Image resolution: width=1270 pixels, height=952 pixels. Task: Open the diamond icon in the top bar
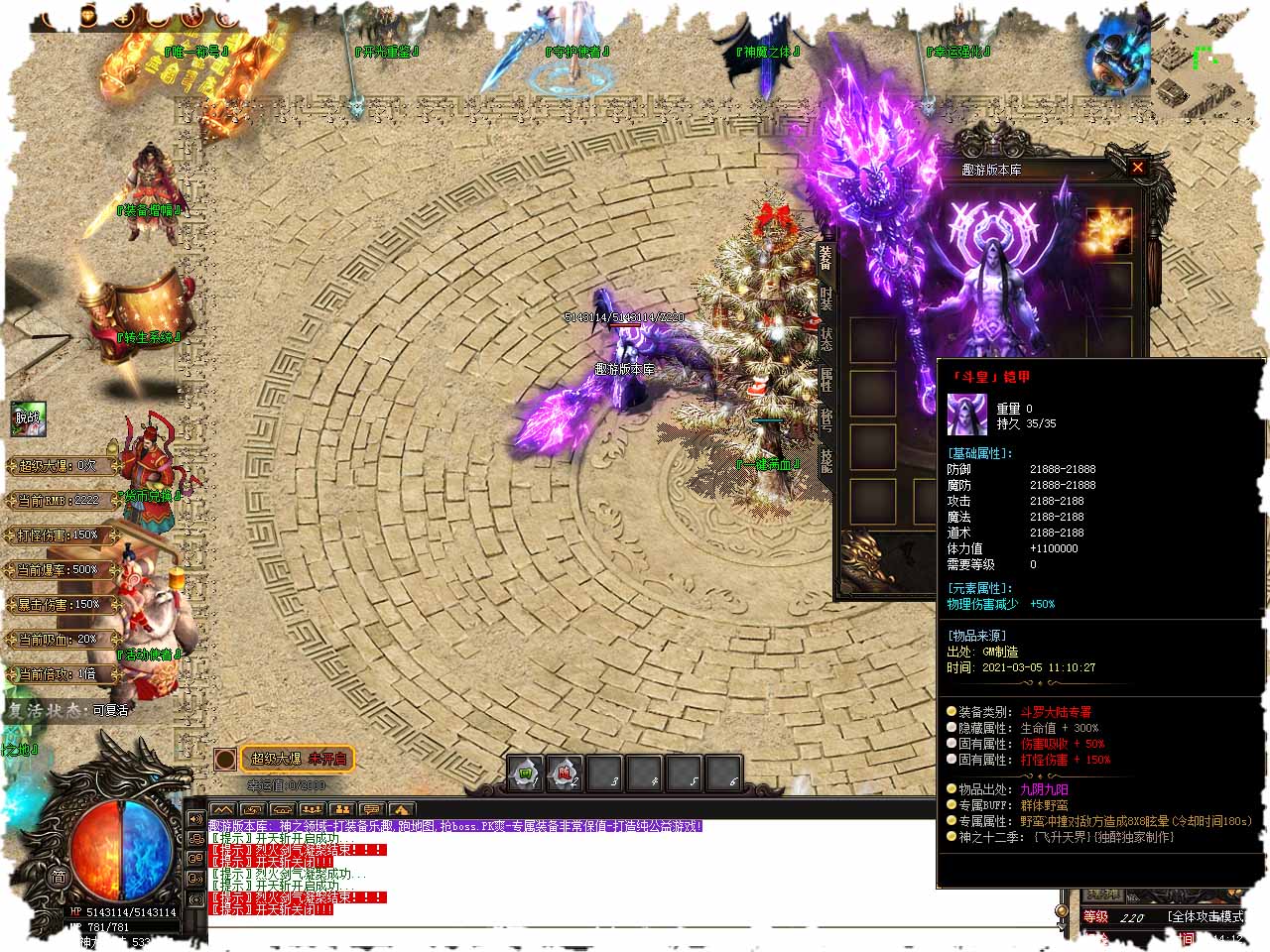88,17
